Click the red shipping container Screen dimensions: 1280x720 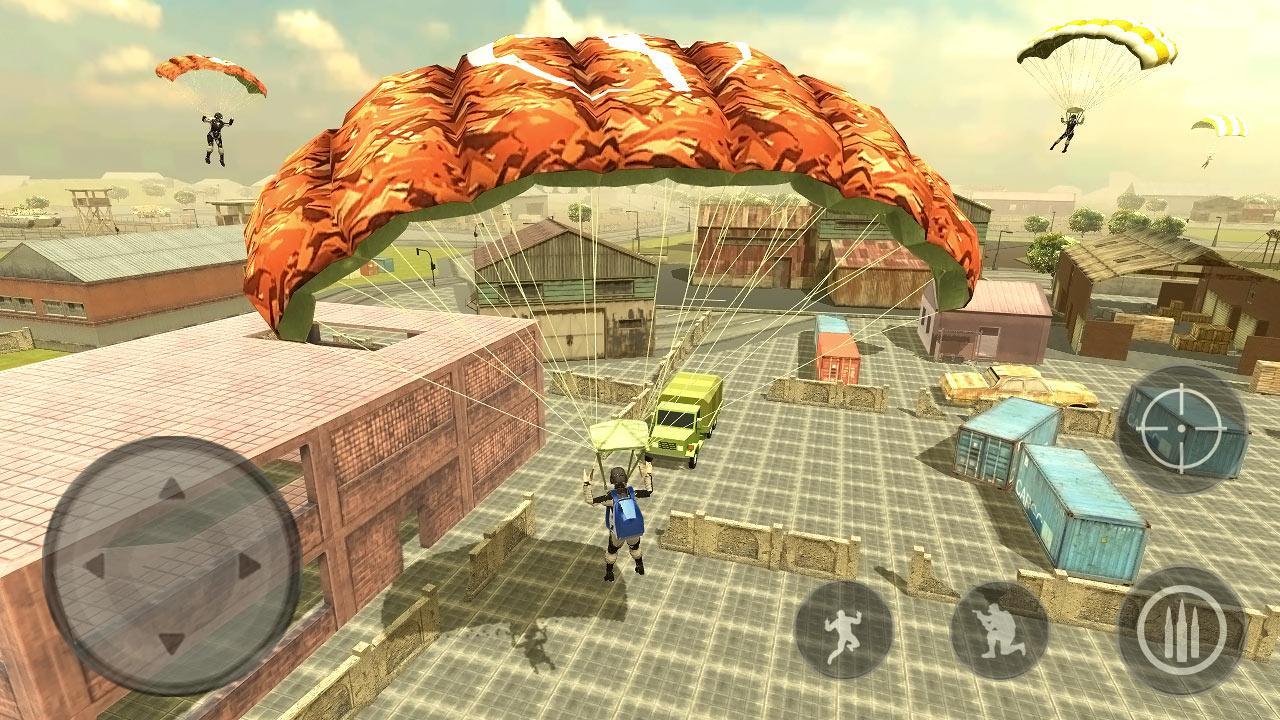pyautogui.click(x=835, y=350)
